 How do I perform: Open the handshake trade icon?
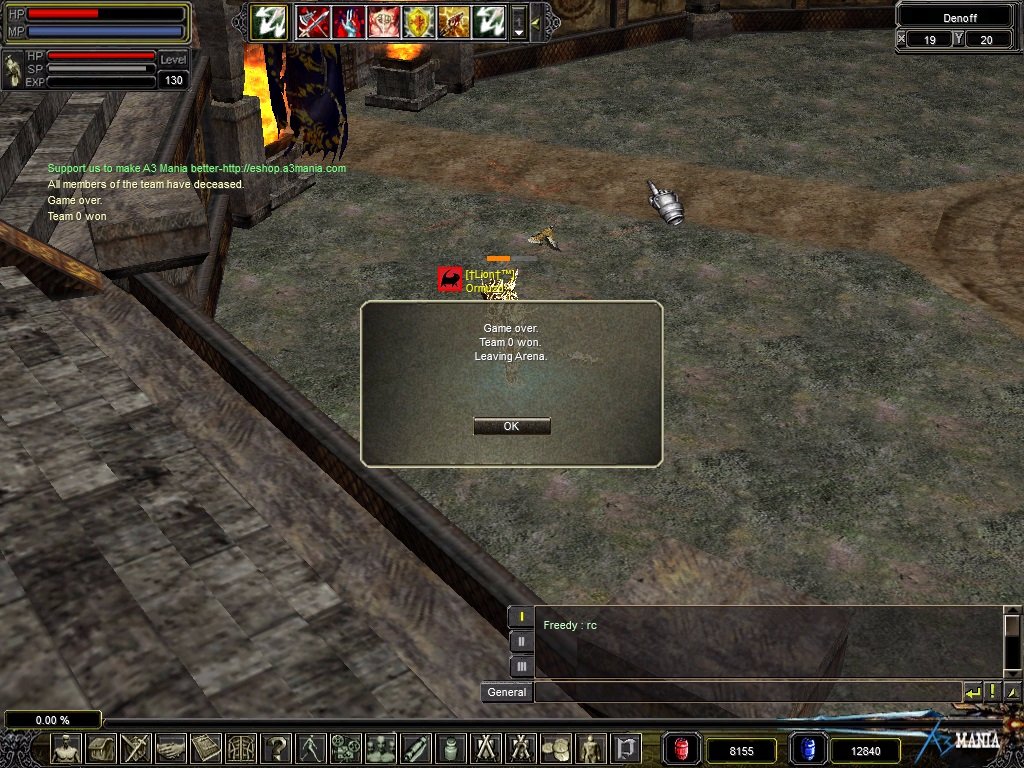(171, 748)
